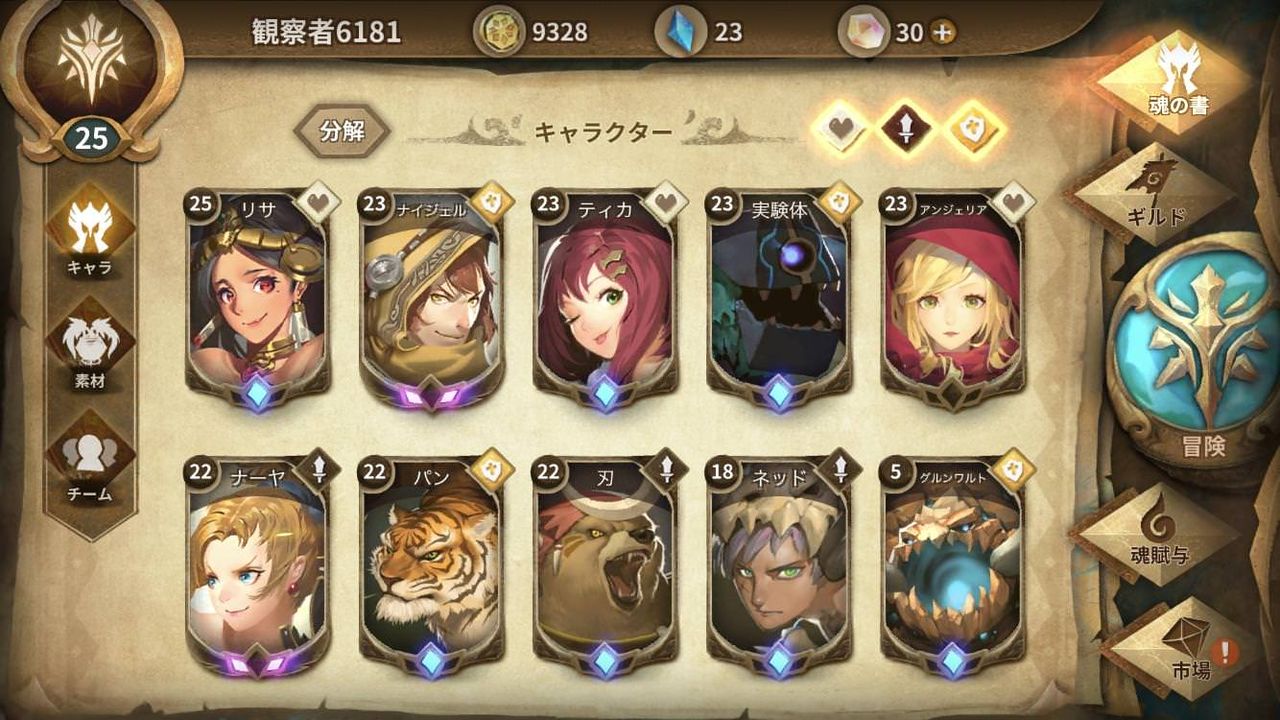Open the 分解 disassemble button
This screenshot has width=1280, height=720.
pyautogui.click(x=342, y=130)
